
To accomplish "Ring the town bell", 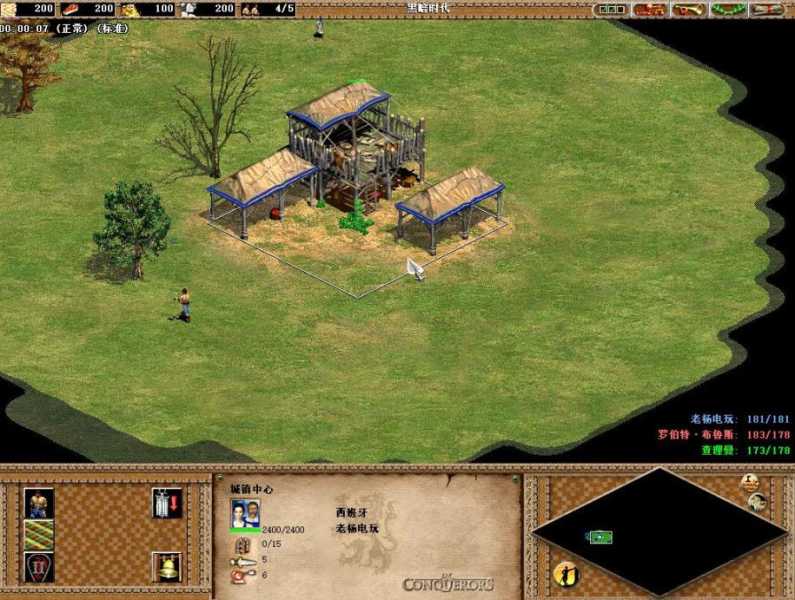I will [x=166, y=567].
